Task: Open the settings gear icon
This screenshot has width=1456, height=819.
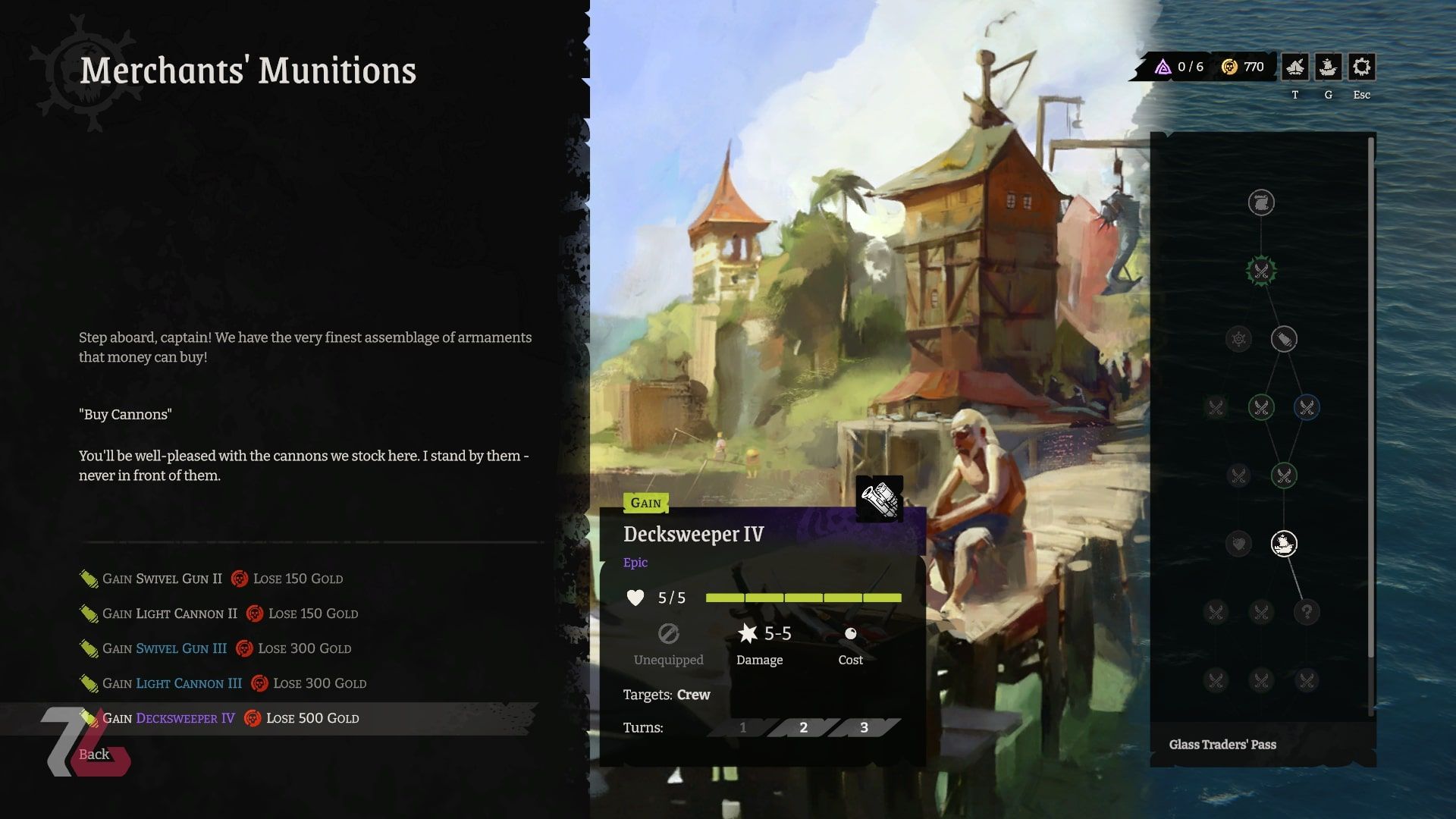Action: pyautogui.click(x=1361, y=67)
